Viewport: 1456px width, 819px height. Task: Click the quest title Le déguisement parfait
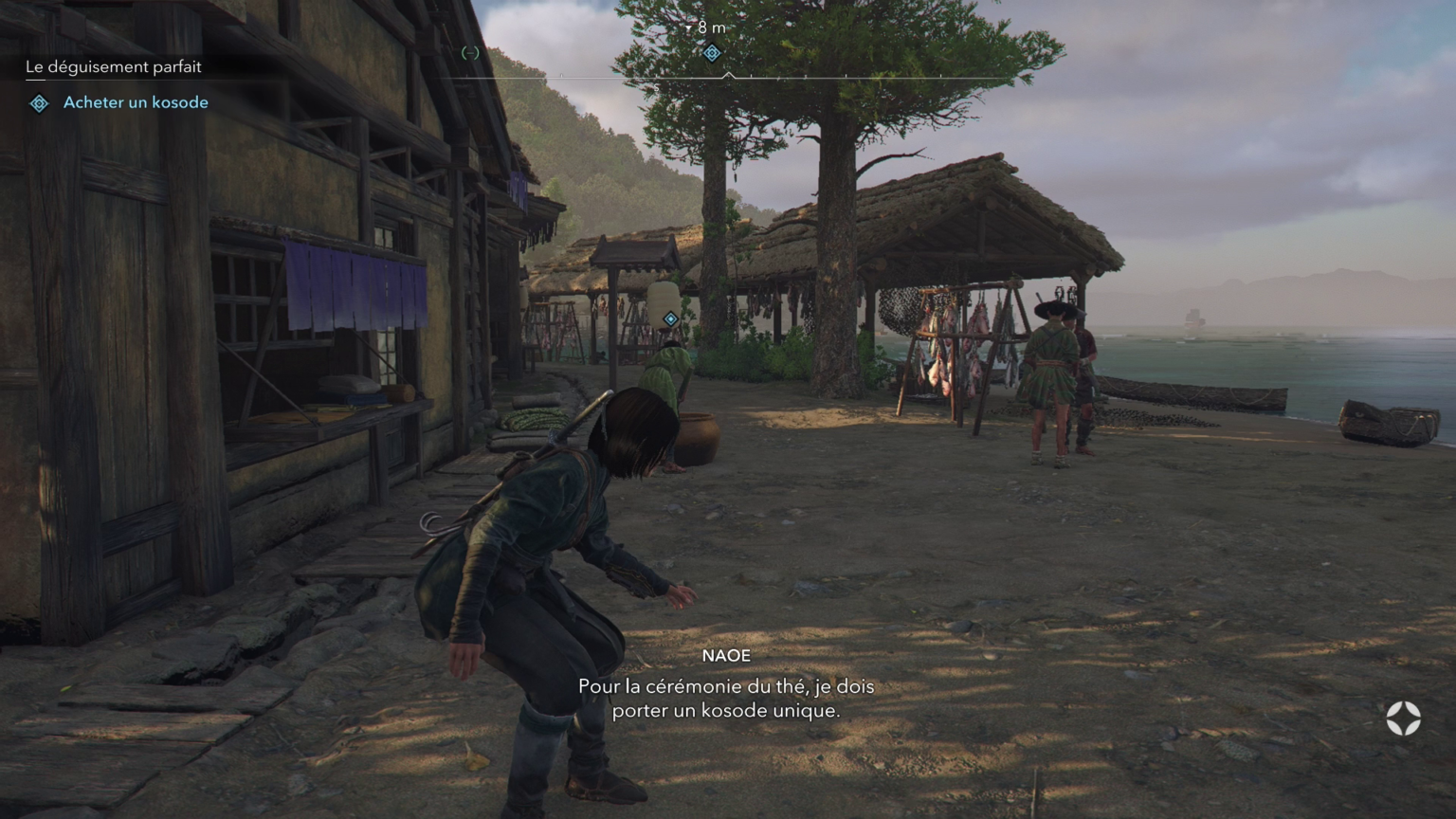click(x=114, y=66)
